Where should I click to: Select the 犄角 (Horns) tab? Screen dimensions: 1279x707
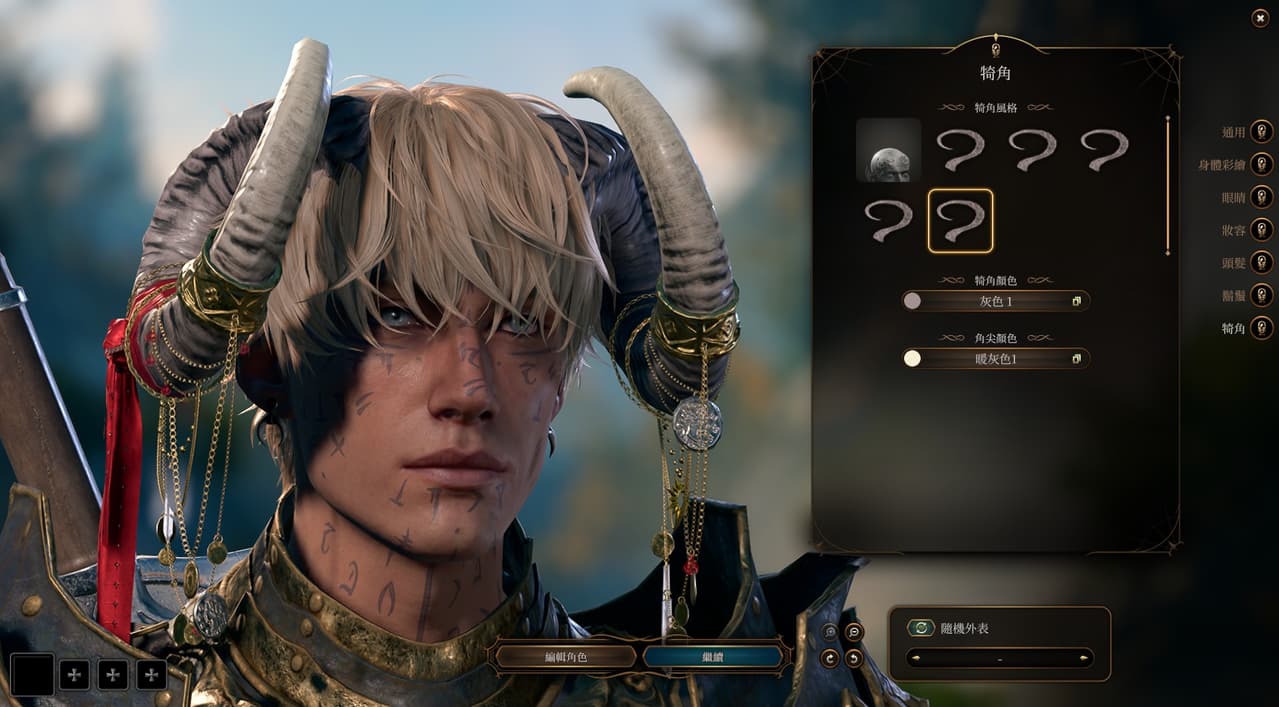click(x=1261, y=328)
